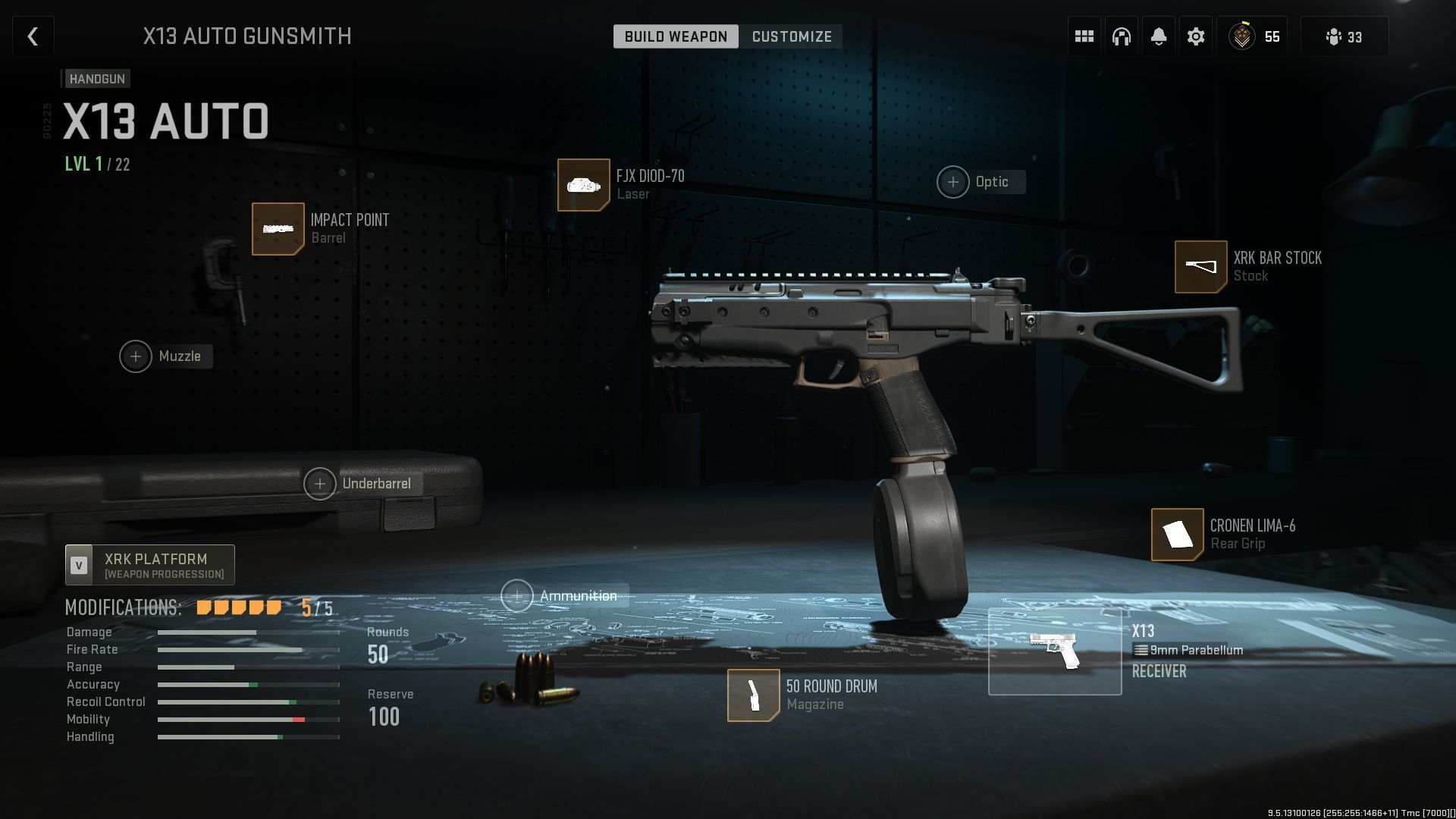Open the main menu grid icon
Viewport: 1456px width, 819px height.
click(x=1084, y=36)
